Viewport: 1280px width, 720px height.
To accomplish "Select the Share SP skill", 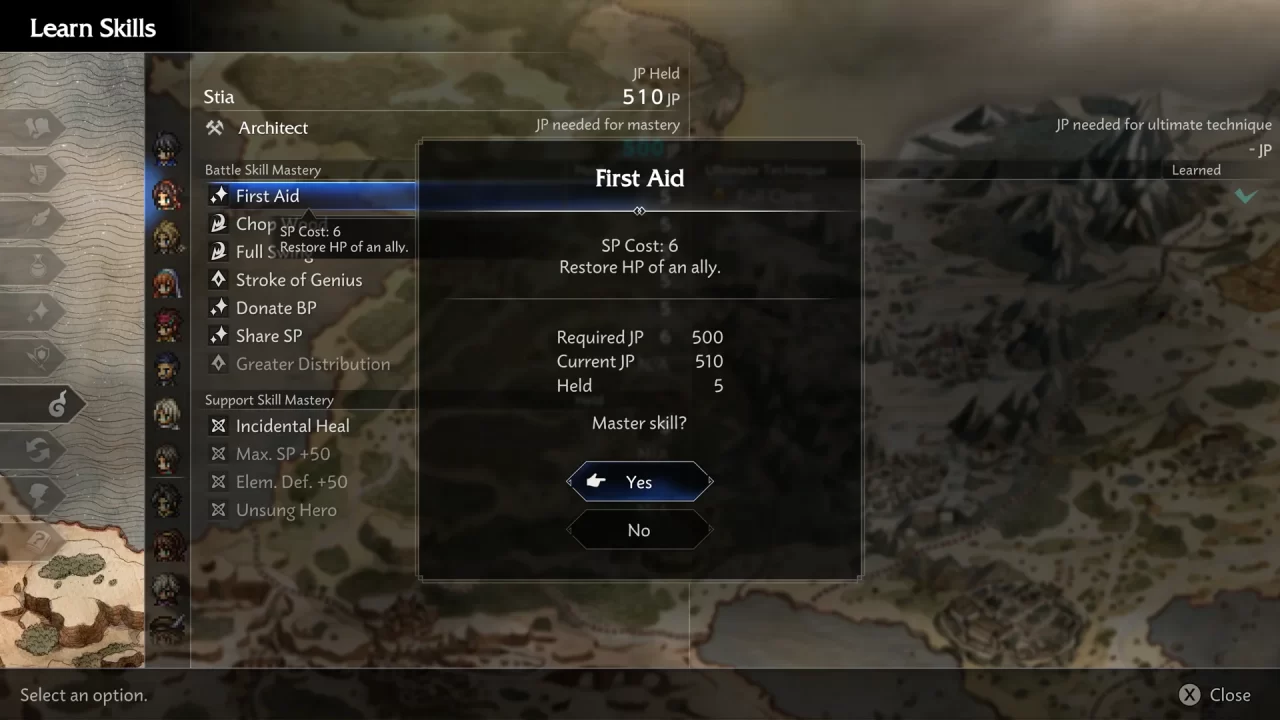I will [268, 336].
